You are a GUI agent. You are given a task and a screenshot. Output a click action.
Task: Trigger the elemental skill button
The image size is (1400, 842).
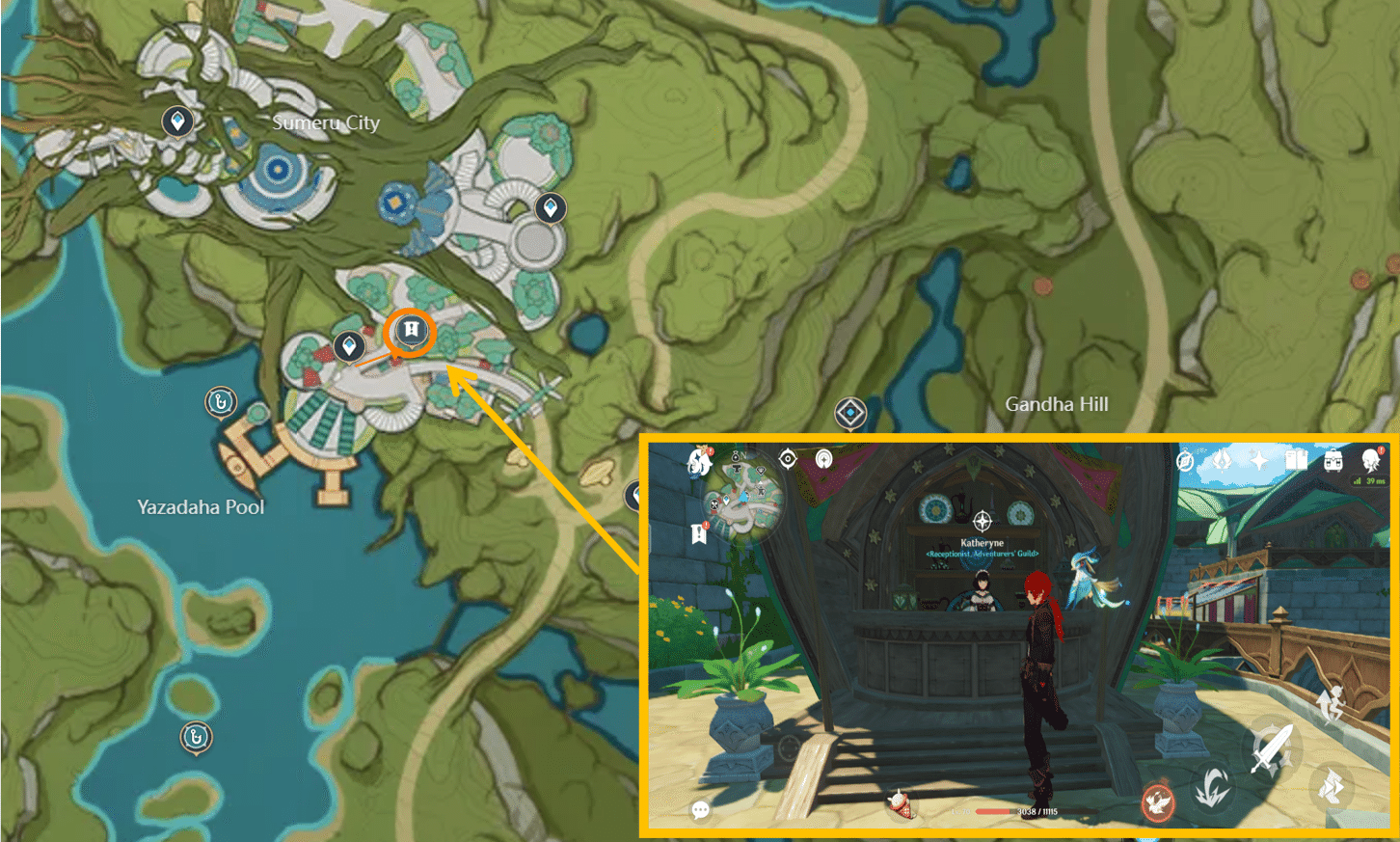(x=1214, y=787)
